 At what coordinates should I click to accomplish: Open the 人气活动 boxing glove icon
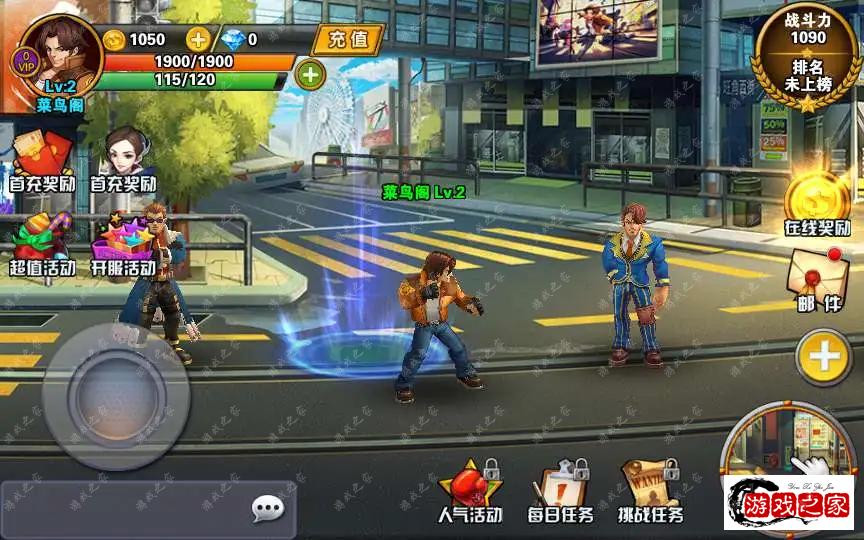(470, 491)
